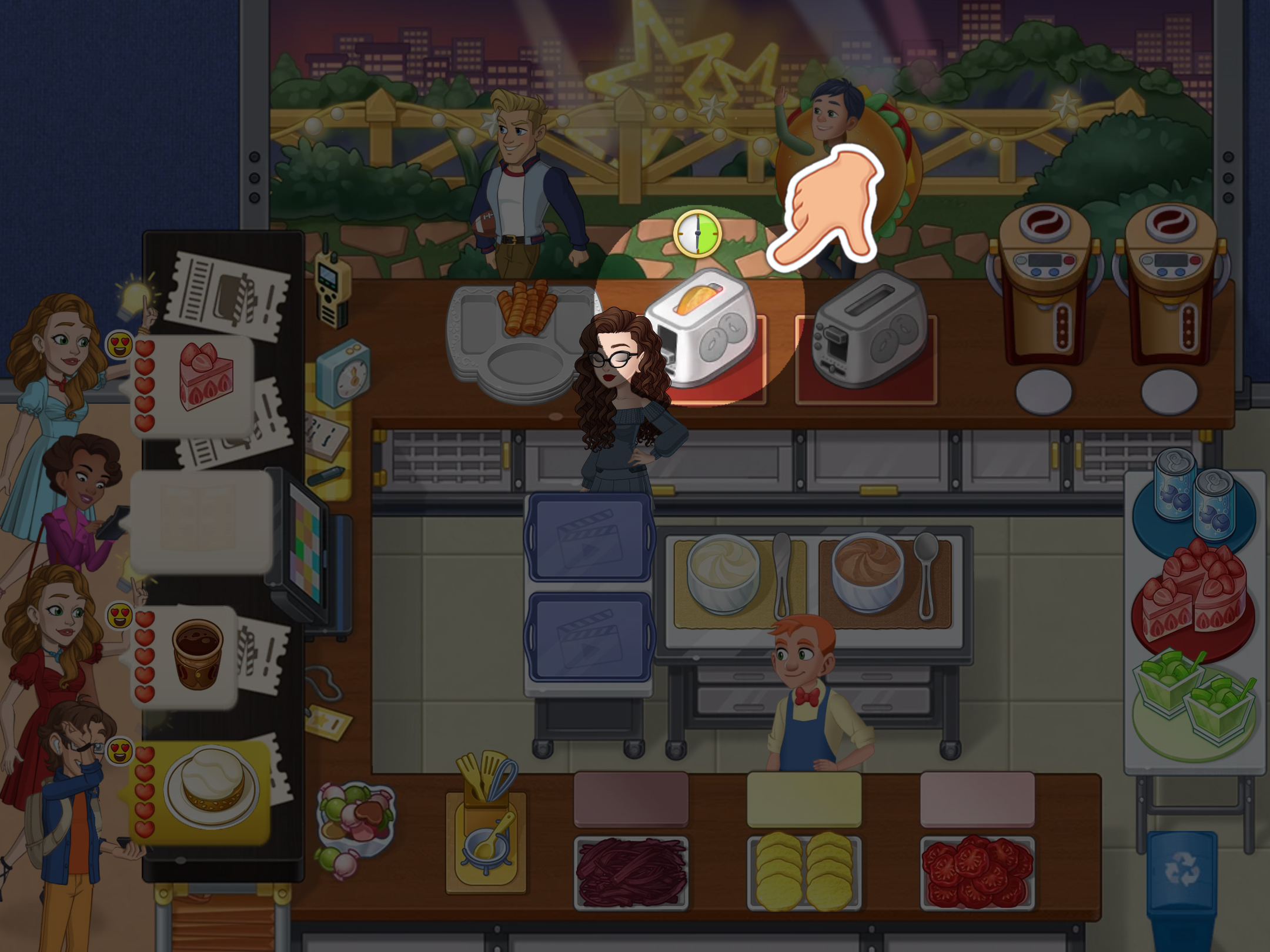Take a blueberry soda can
Screen dimensions: 1270x952
(1194, 500)
